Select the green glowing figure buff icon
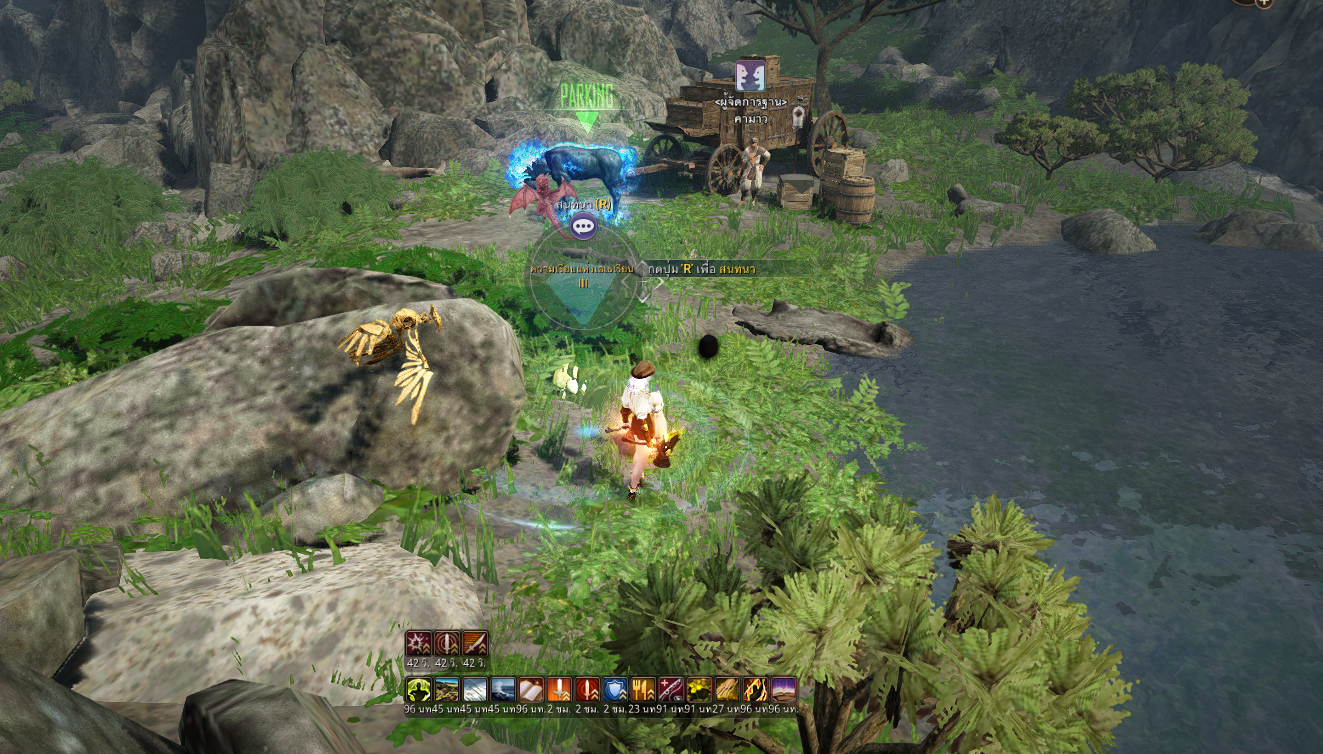The height and width of the screenshot is (754, 1323). pyautogui.click(x=419, y=690)
